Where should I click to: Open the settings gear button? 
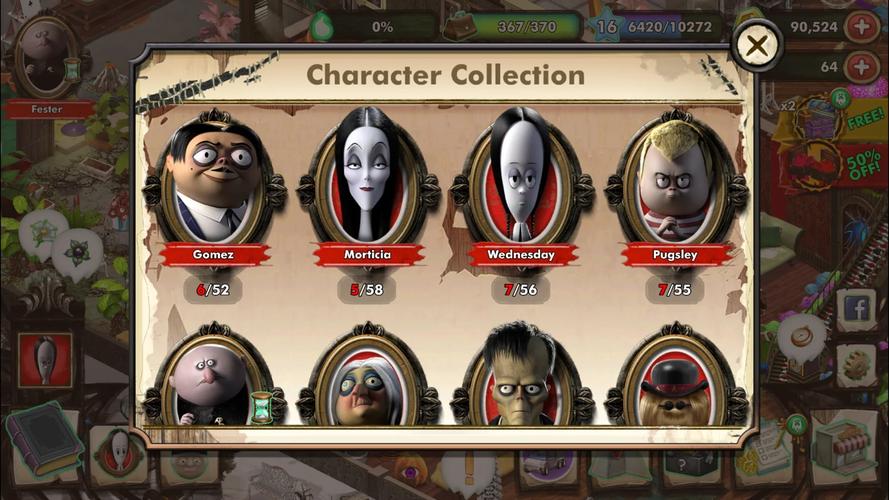click(857, 365)
